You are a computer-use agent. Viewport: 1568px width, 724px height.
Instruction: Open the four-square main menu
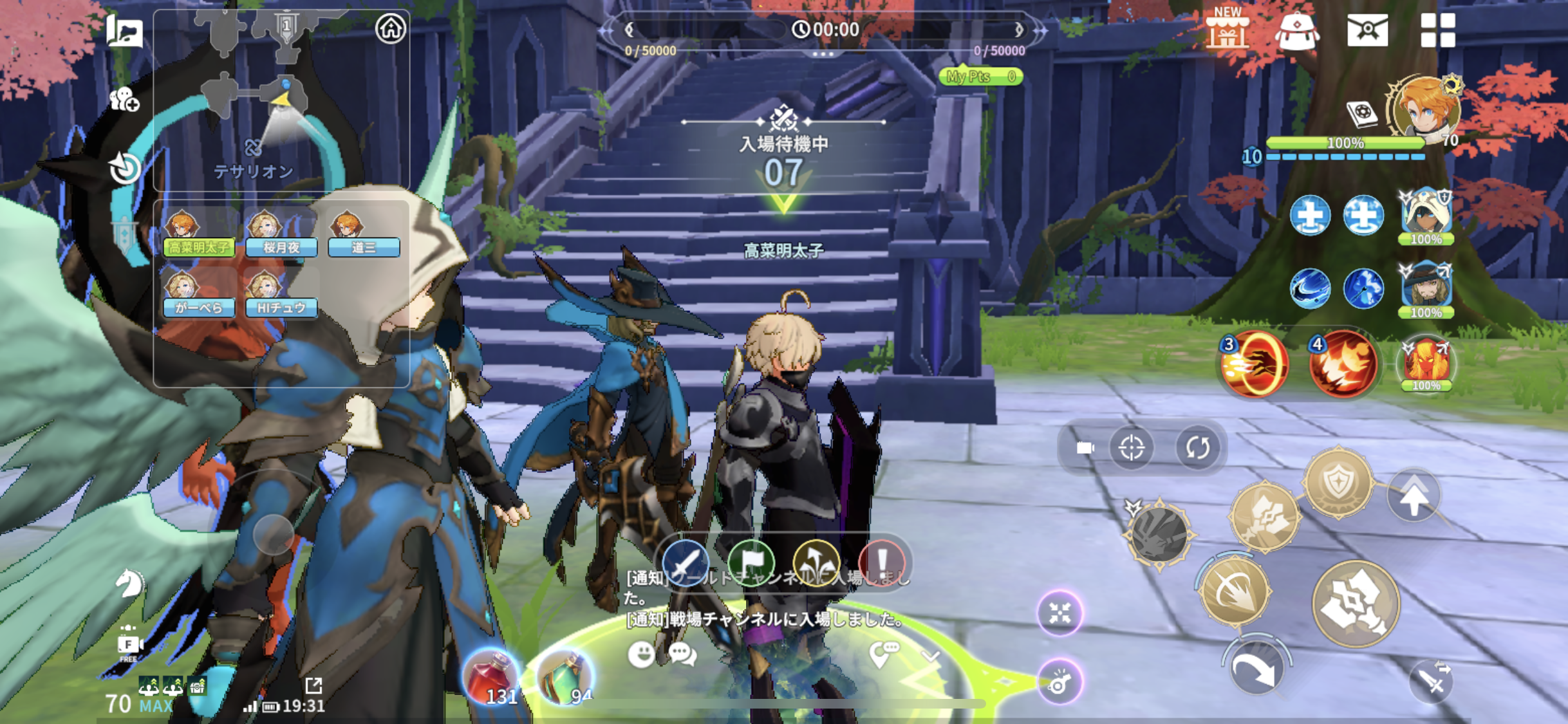1437,30
